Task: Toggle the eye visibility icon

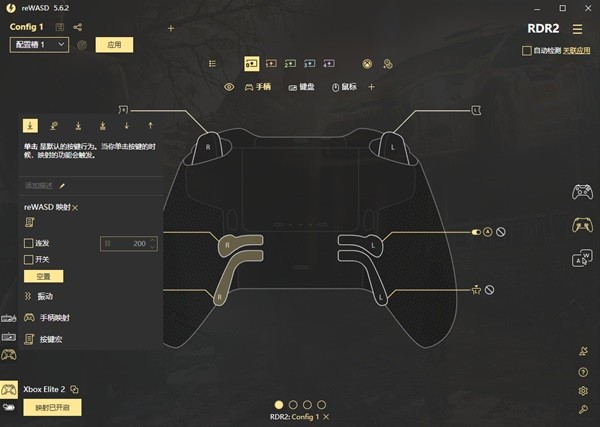Action: [229, 87]
